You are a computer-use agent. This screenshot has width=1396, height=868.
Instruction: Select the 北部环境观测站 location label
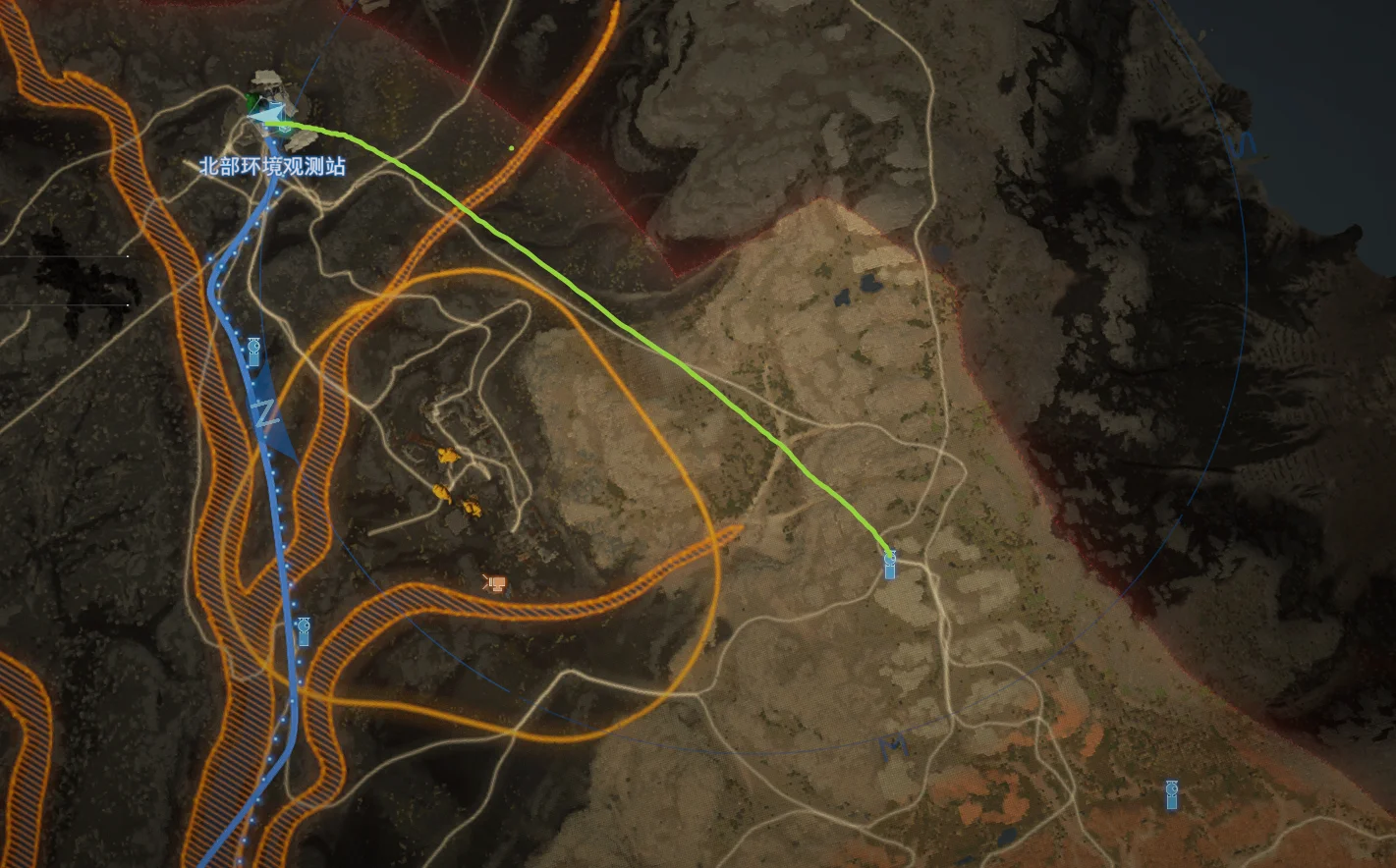(x=272, y=167)
